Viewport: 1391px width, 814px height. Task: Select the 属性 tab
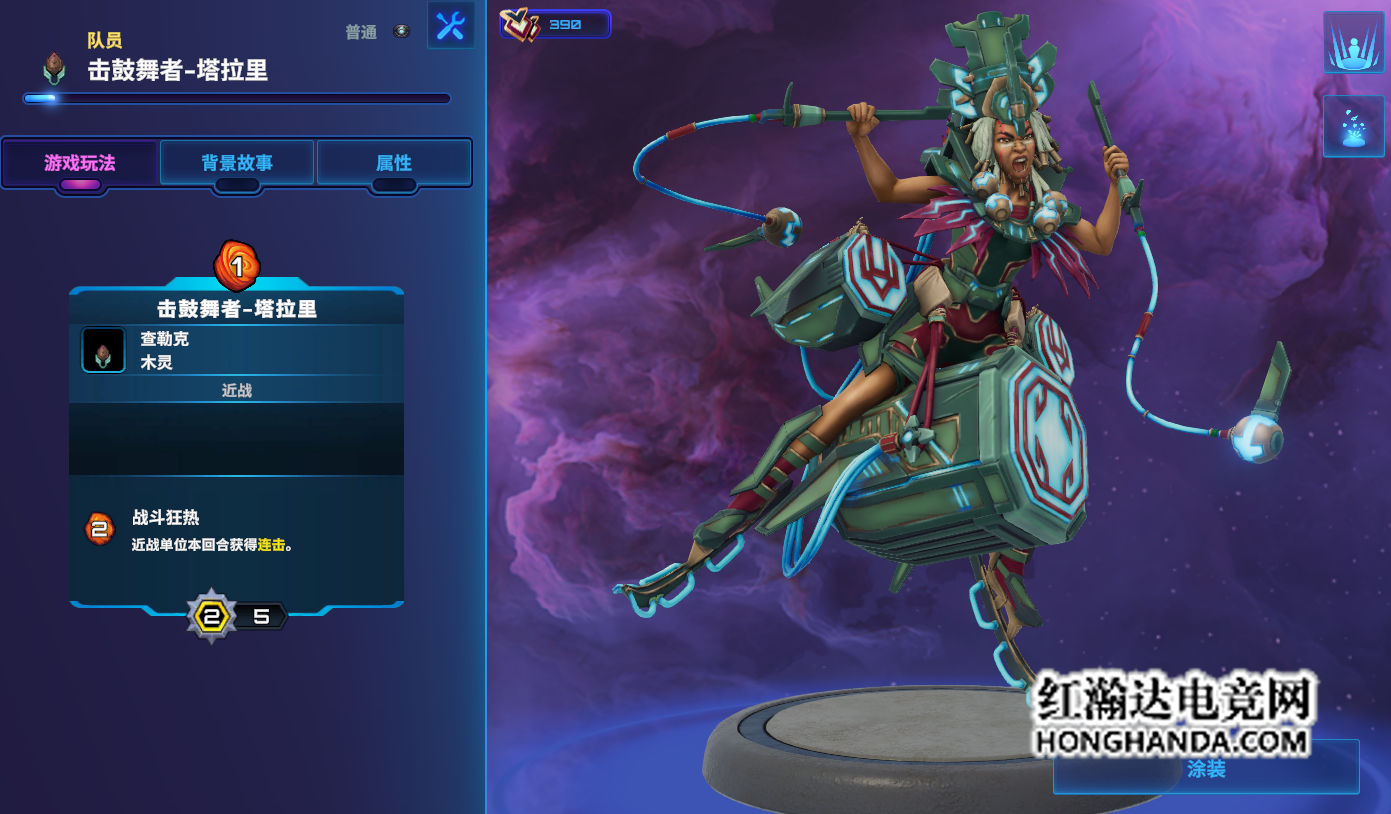tap(394, 163)
